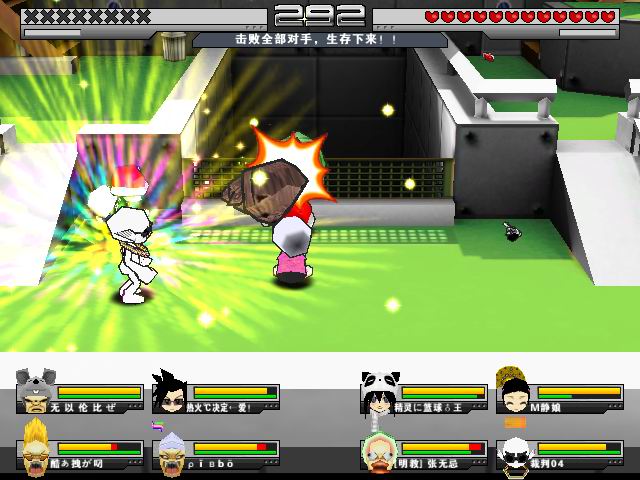Click the 张无忌 player portrait
This screenshot has width=640, height=480.
pyautogui.click(x=378, y=449)
